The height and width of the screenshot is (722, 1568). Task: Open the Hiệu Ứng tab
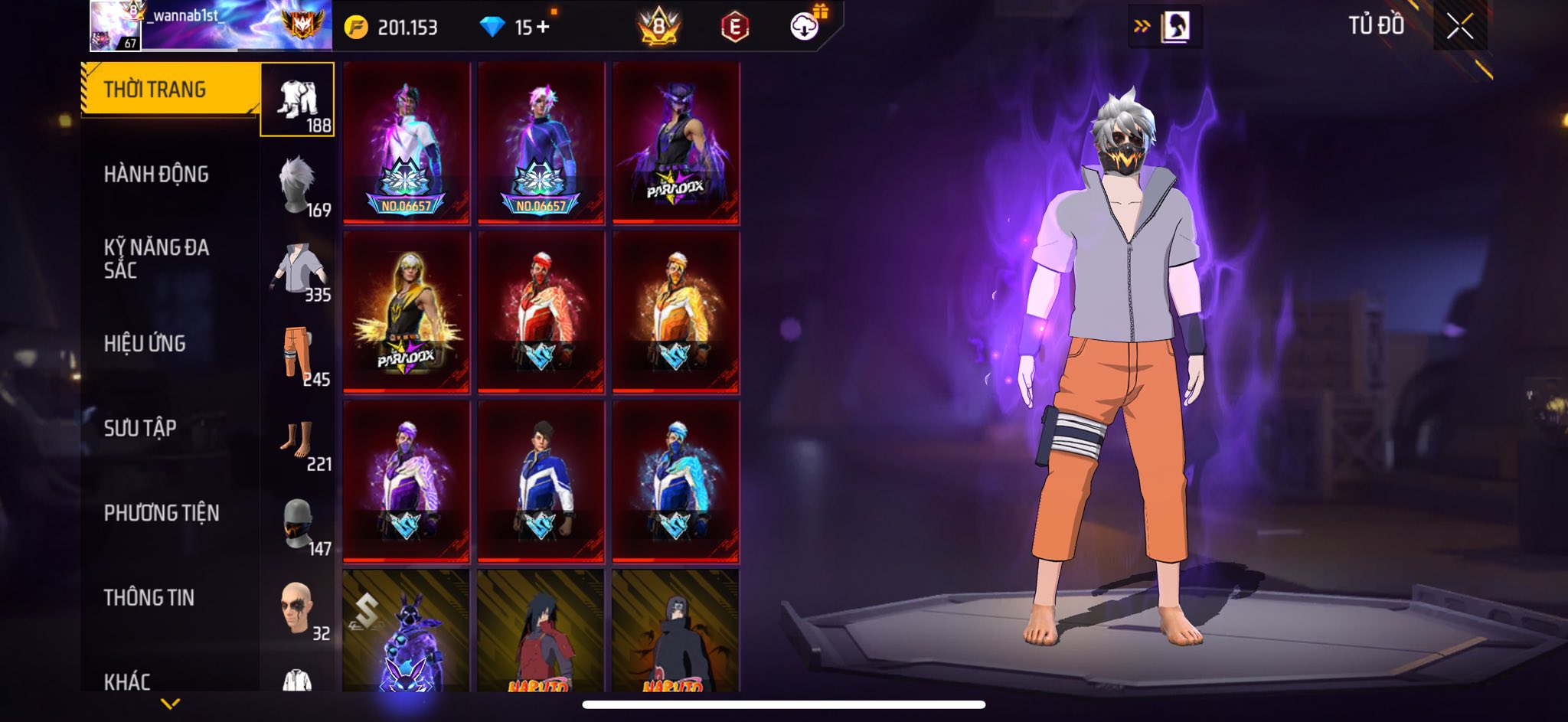(145, 344)
